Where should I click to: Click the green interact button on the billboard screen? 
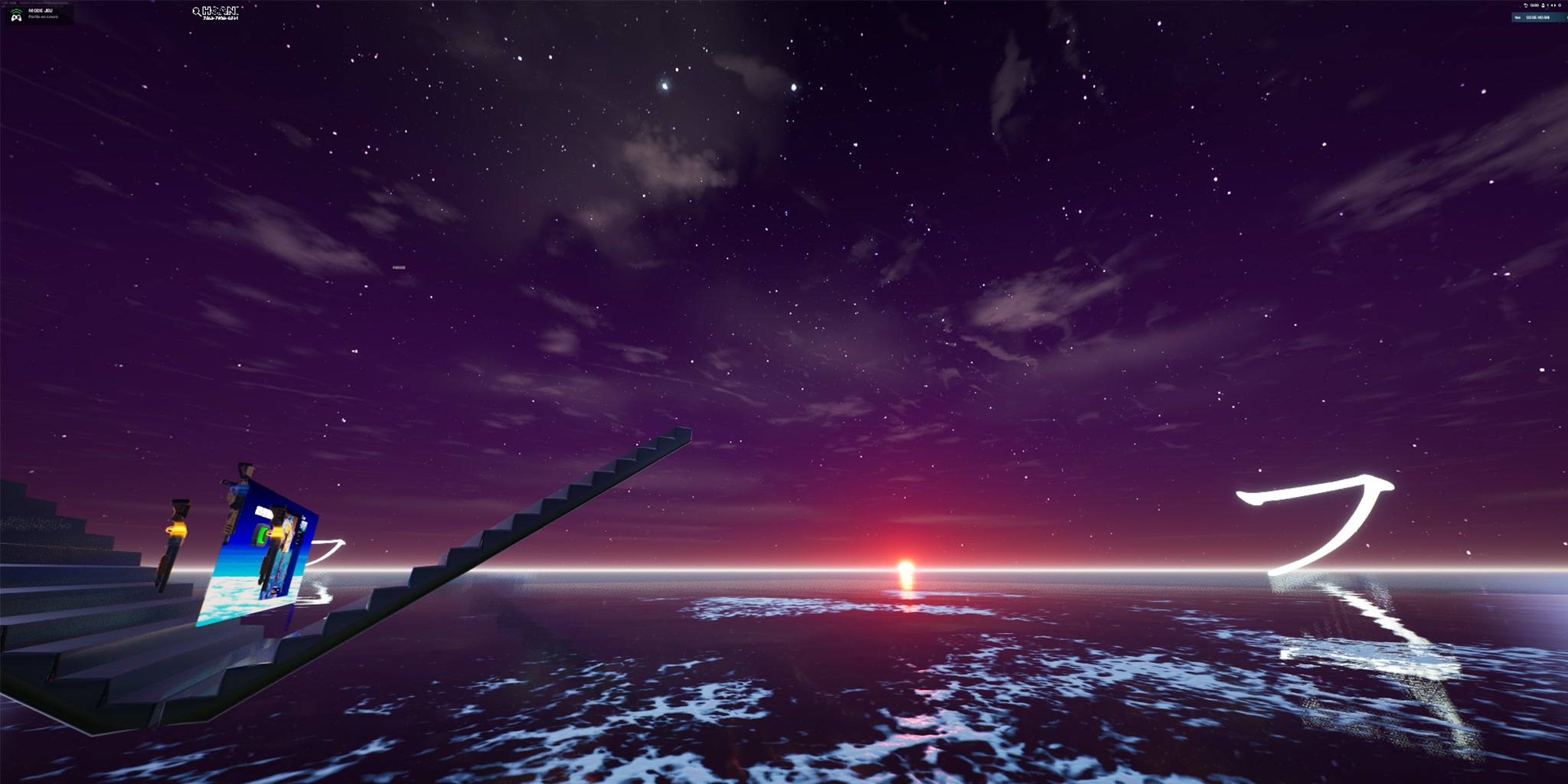(262, 535)
